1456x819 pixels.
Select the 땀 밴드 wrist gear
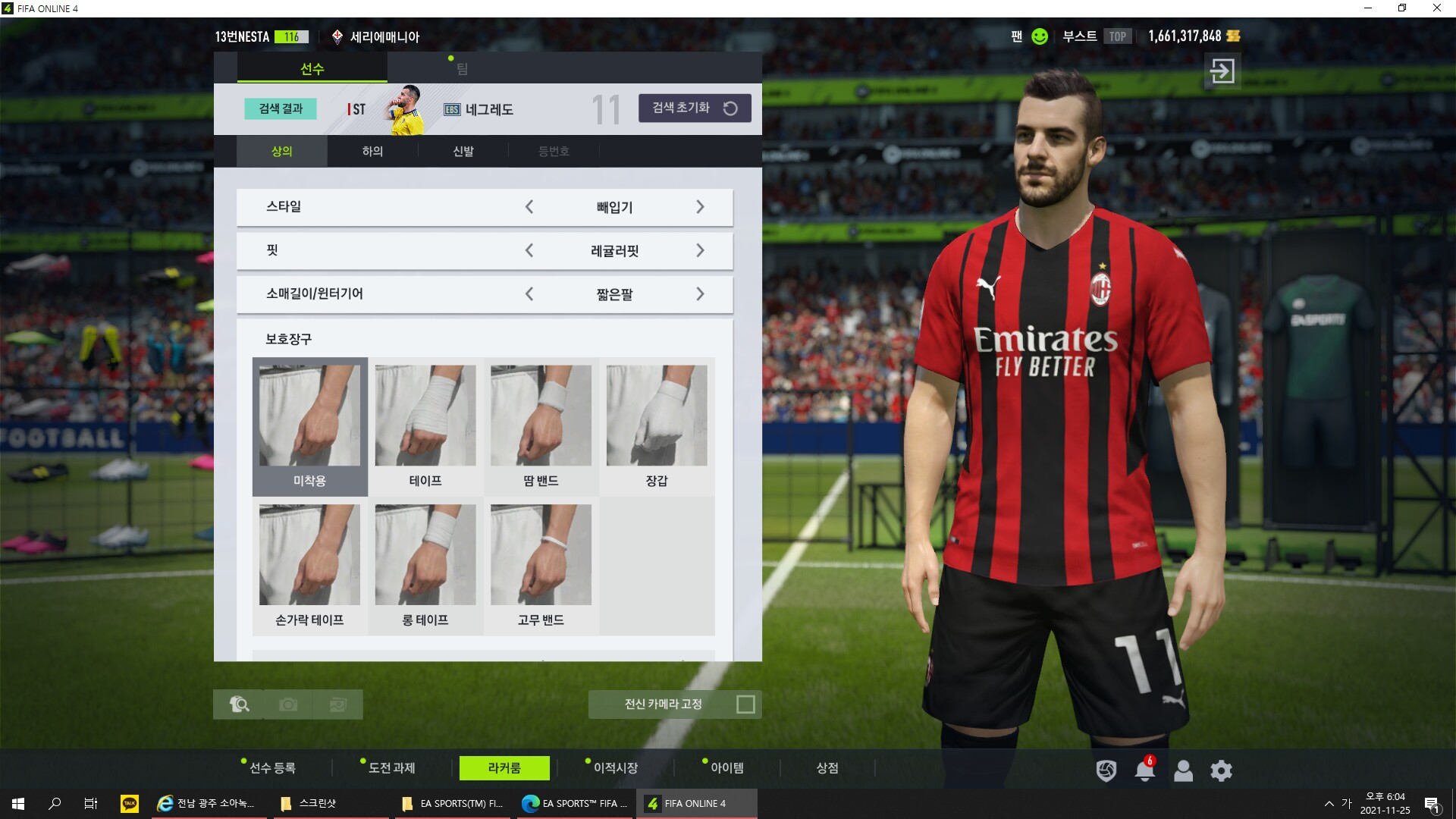[541, 426]
